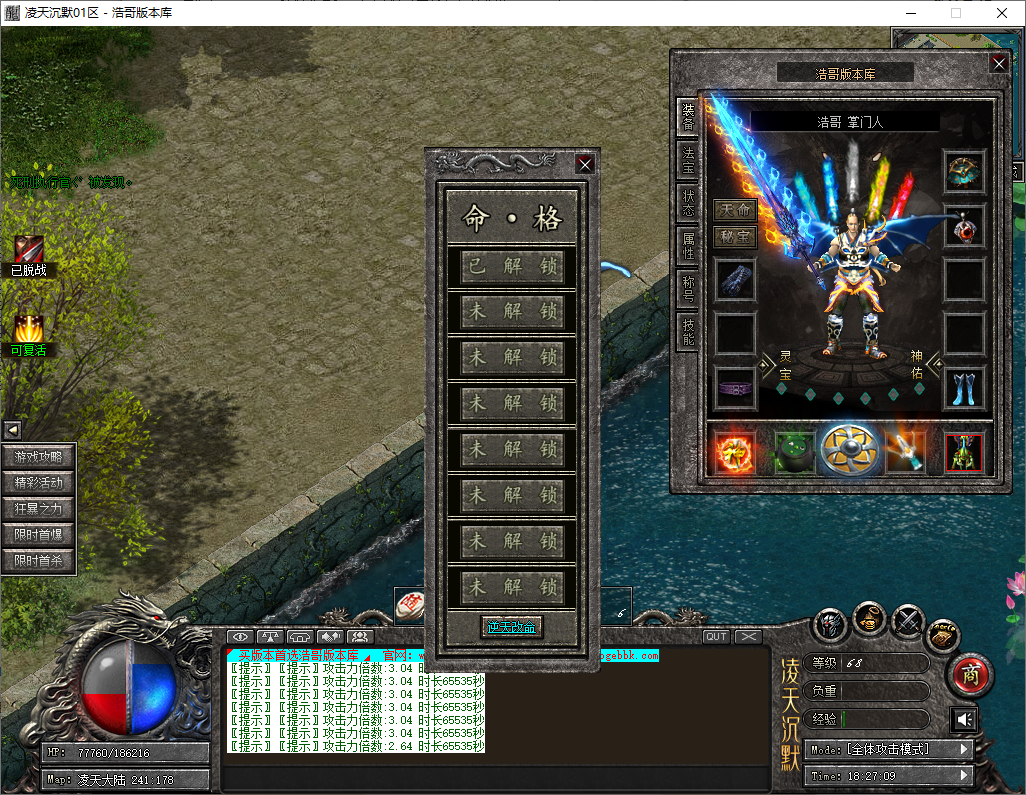Select the 已解锁 unlocked destiny slot
1026x795 pixels.
tap(512, 267)
